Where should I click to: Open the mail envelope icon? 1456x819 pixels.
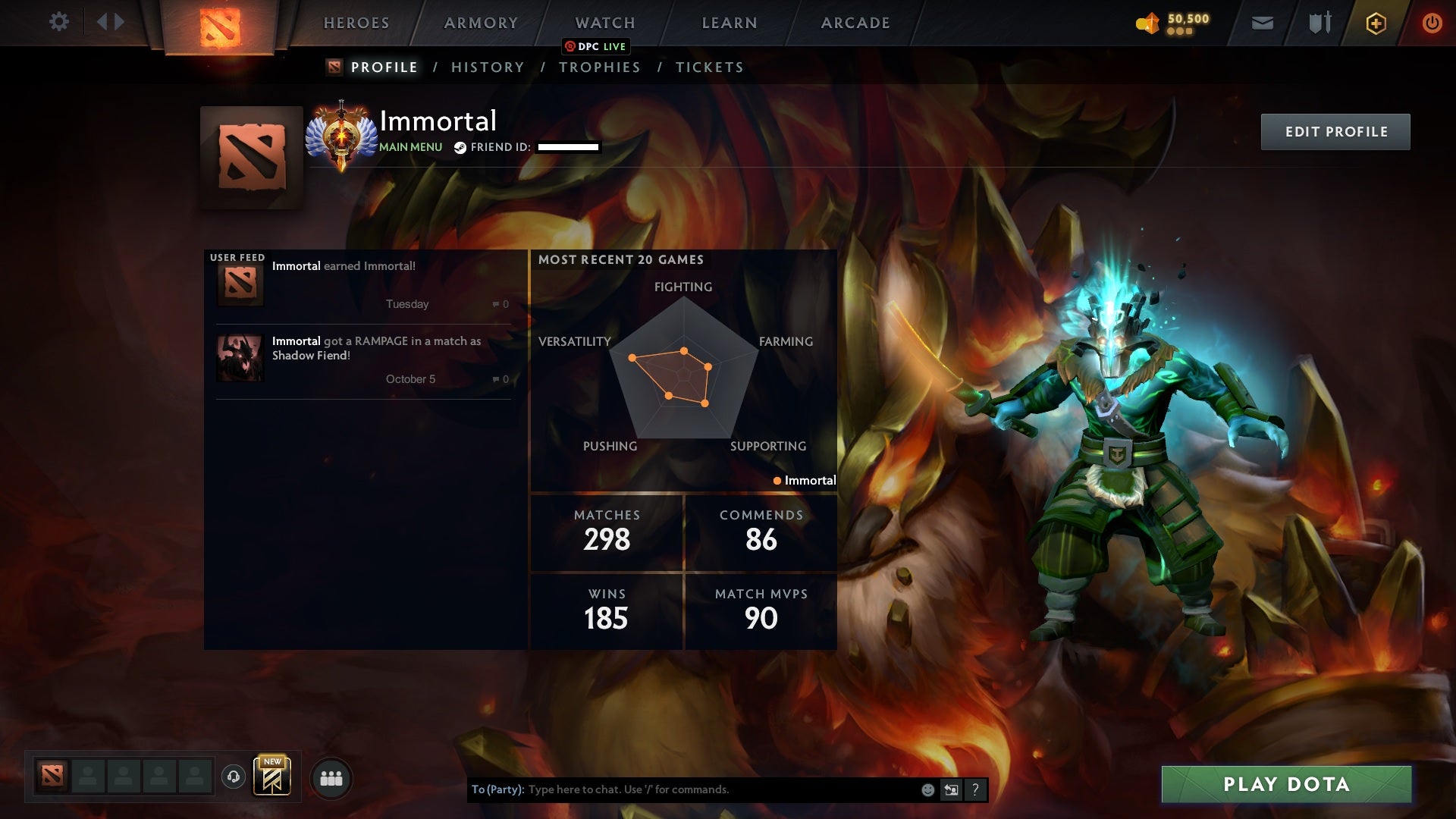pyautogui.click(x=1262, y=24)
